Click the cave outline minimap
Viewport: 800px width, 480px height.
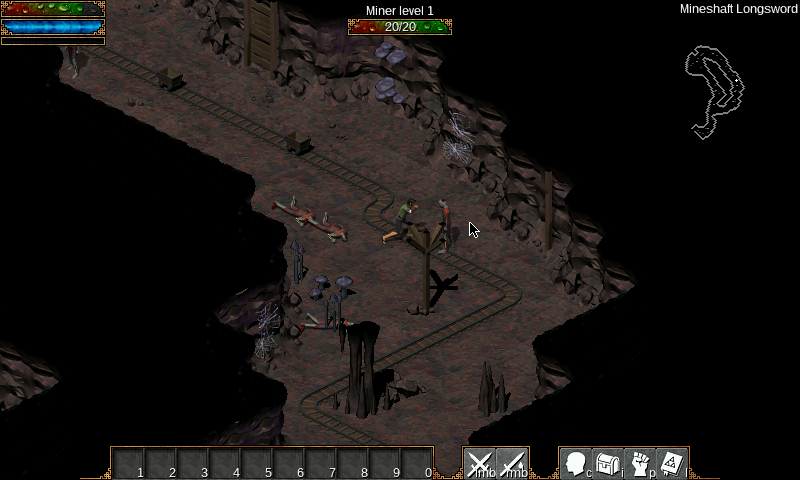pos(714,90)
